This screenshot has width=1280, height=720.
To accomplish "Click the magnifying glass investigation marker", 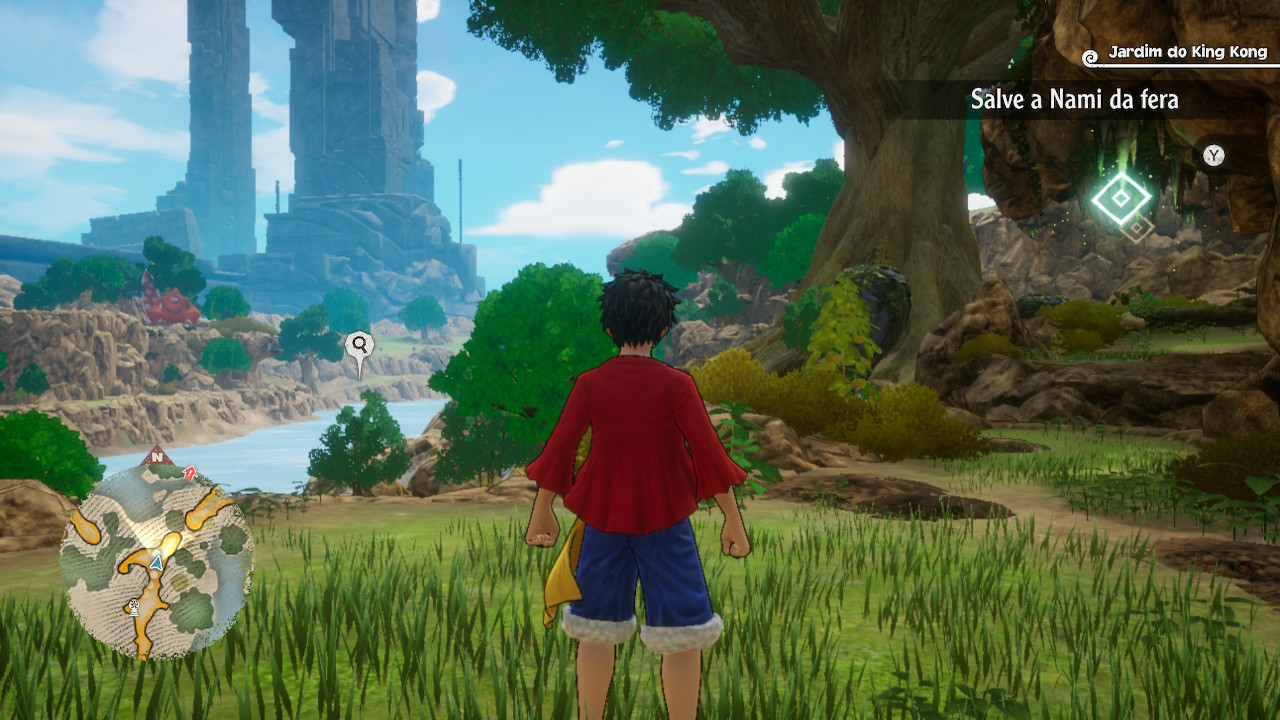I will click(x=359, y=347).
